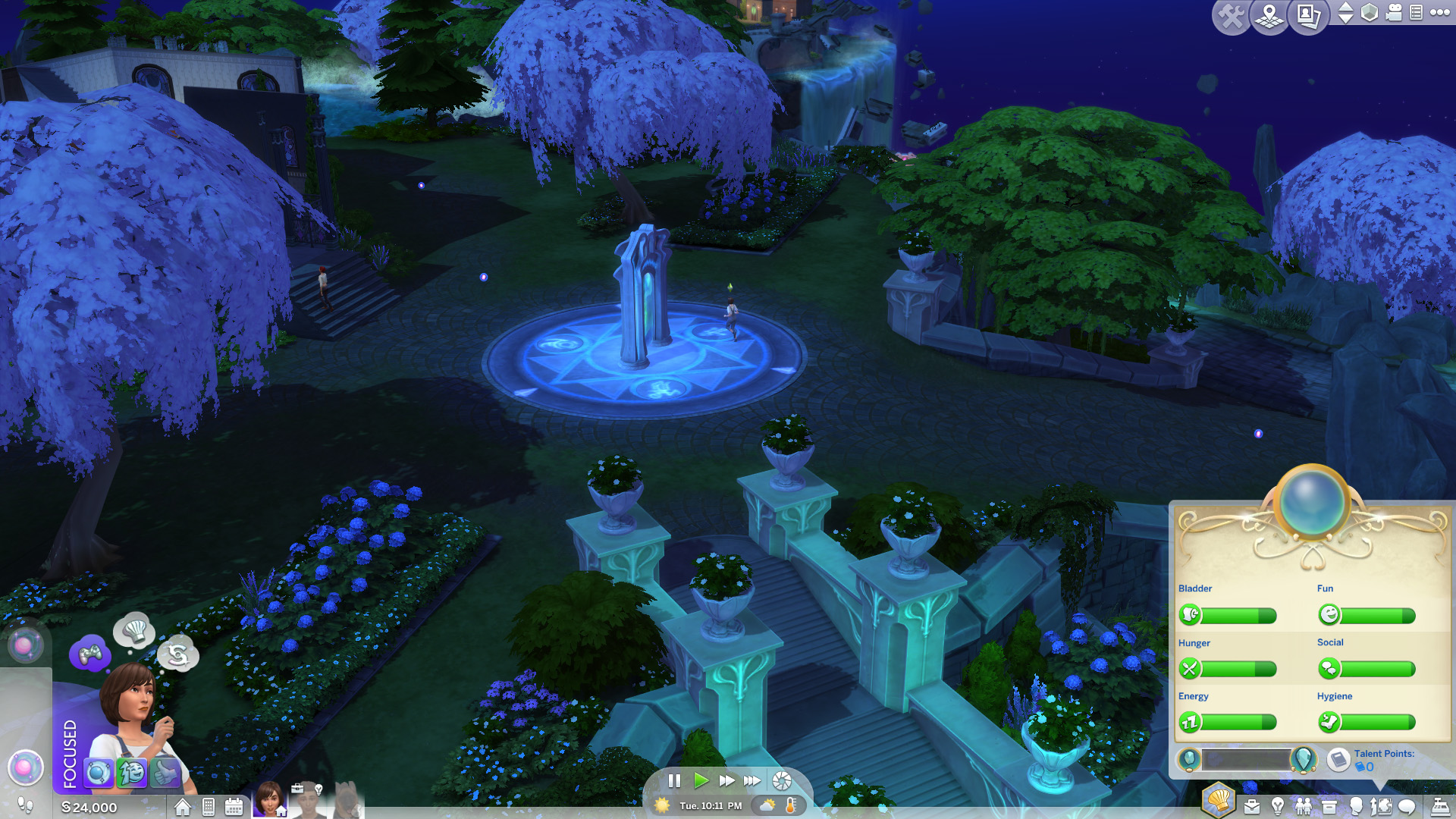1456x819 pixels.
Task: Set game speed to fast forward
Action: 726,781
